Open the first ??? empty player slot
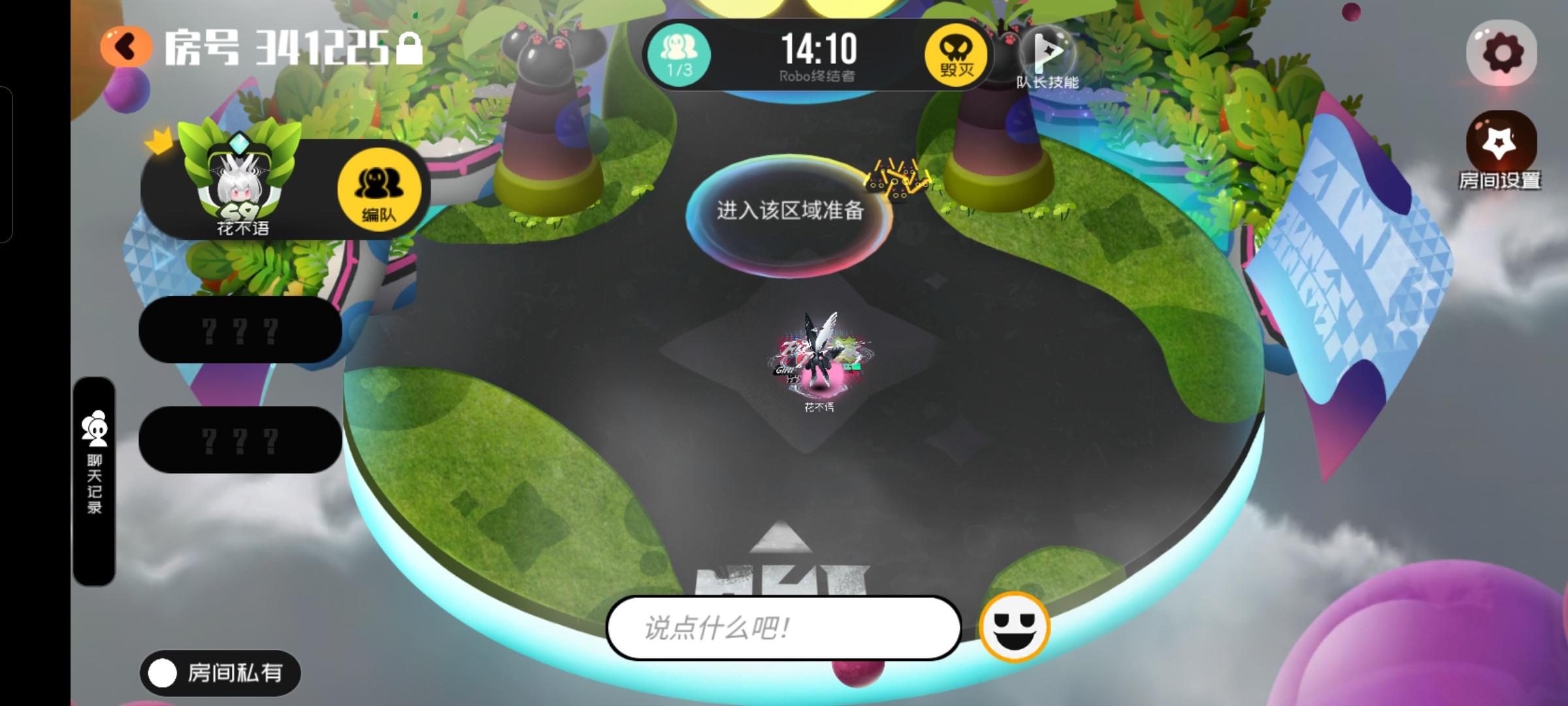 point(240,330)
